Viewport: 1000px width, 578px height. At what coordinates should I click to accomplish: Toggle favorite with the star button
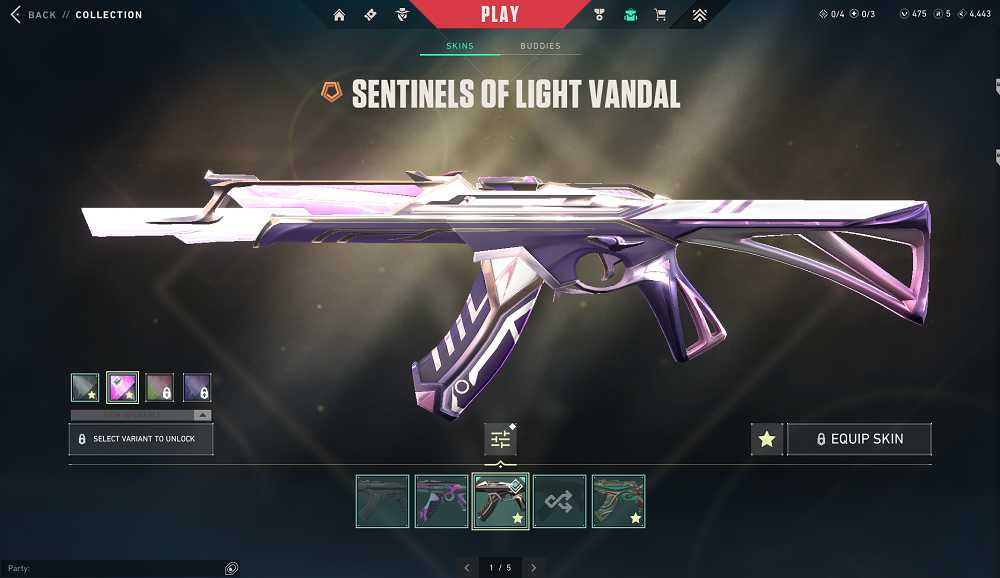[767, 439]
